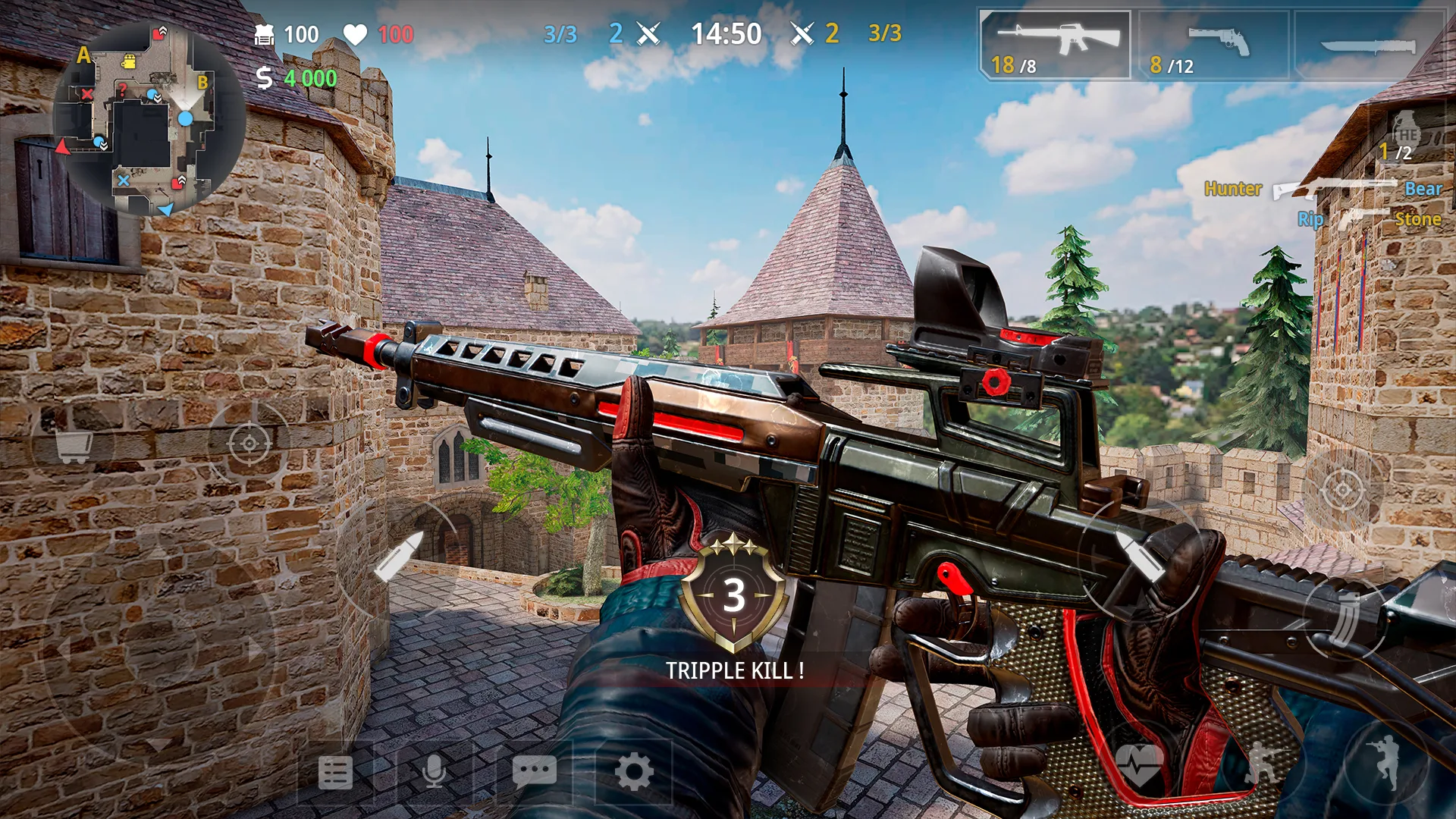Open the match scoreboard list icon
Viewport: 1456px width, 819px height.
336,772
